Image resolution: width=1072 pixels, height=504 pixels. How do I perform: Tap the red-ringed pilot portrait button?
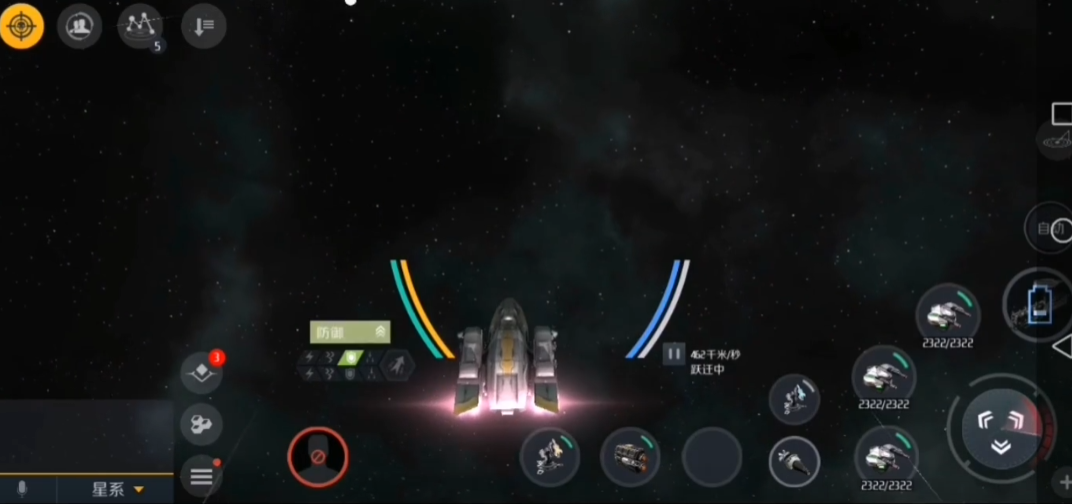317,456
